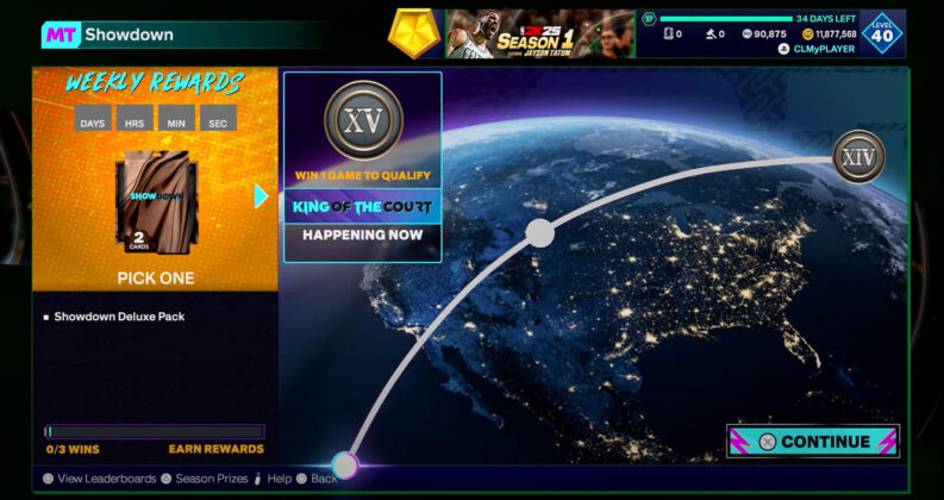944x500 pixels.
Task: Click the cyan arrow beside weekly rewards
Action: (262, 196)
